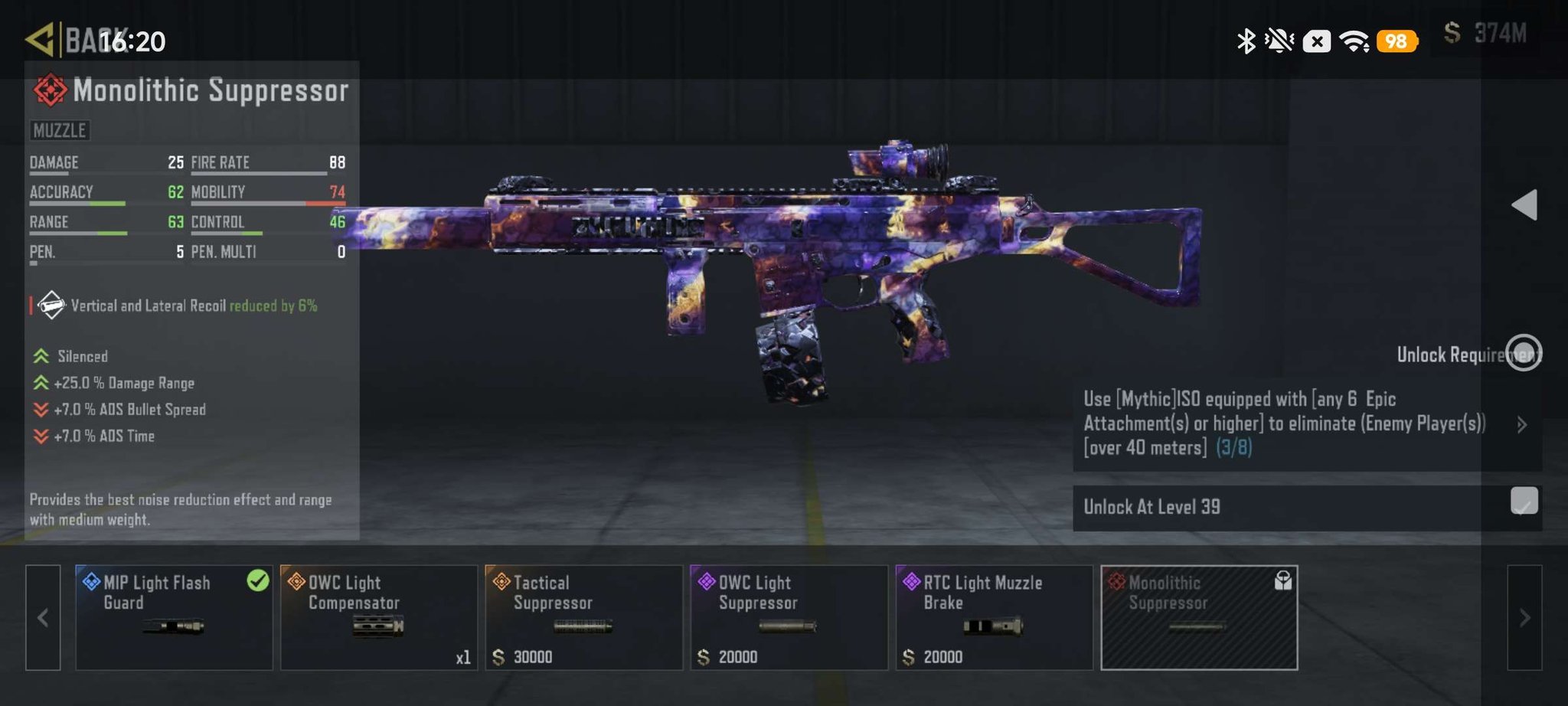Select the Tactical Suppressor for 30000

(583, 617)
